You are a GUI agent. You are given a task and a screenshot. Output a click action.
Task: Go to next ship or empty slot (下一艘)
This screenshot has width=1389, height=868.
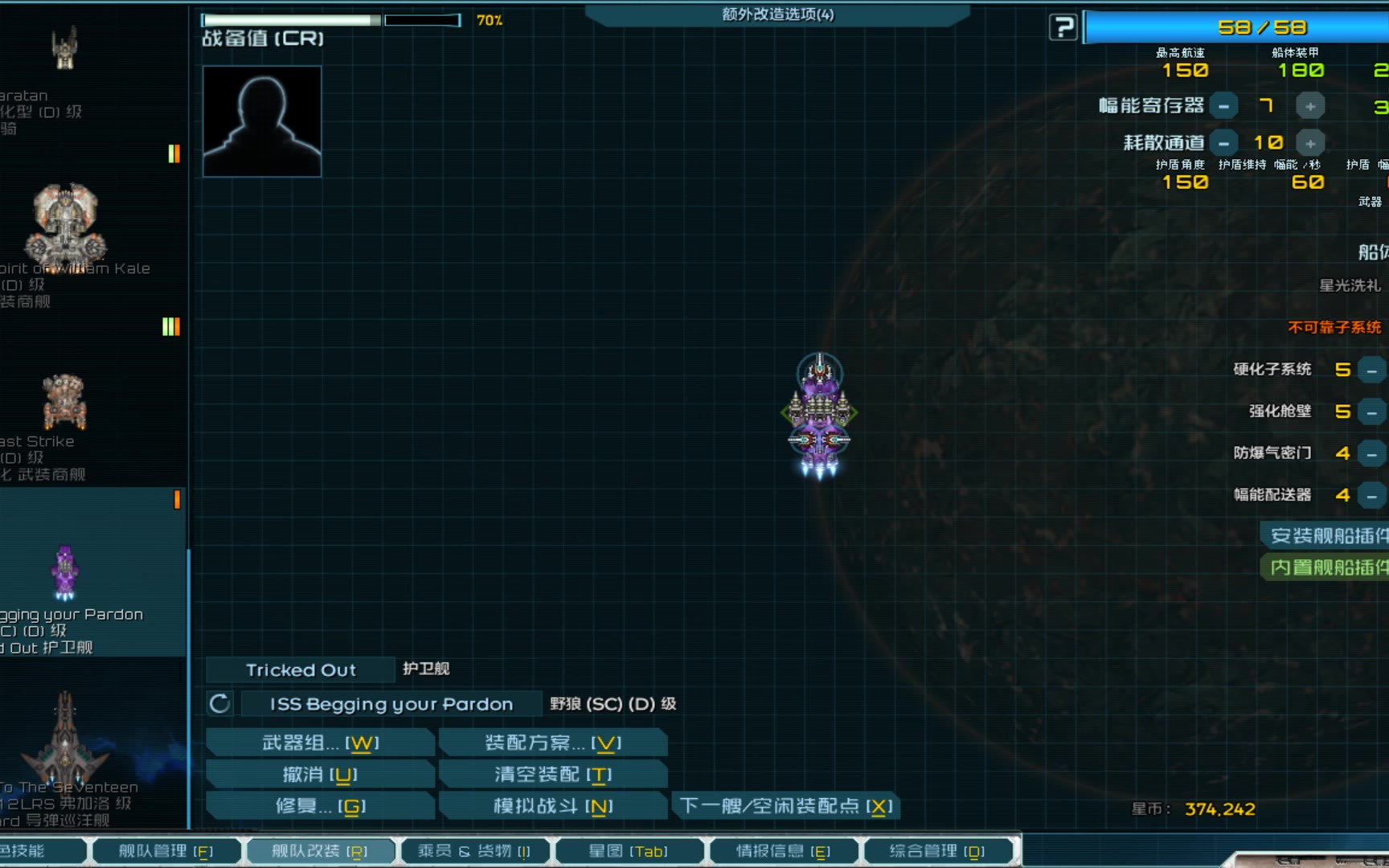pos(785,805)
